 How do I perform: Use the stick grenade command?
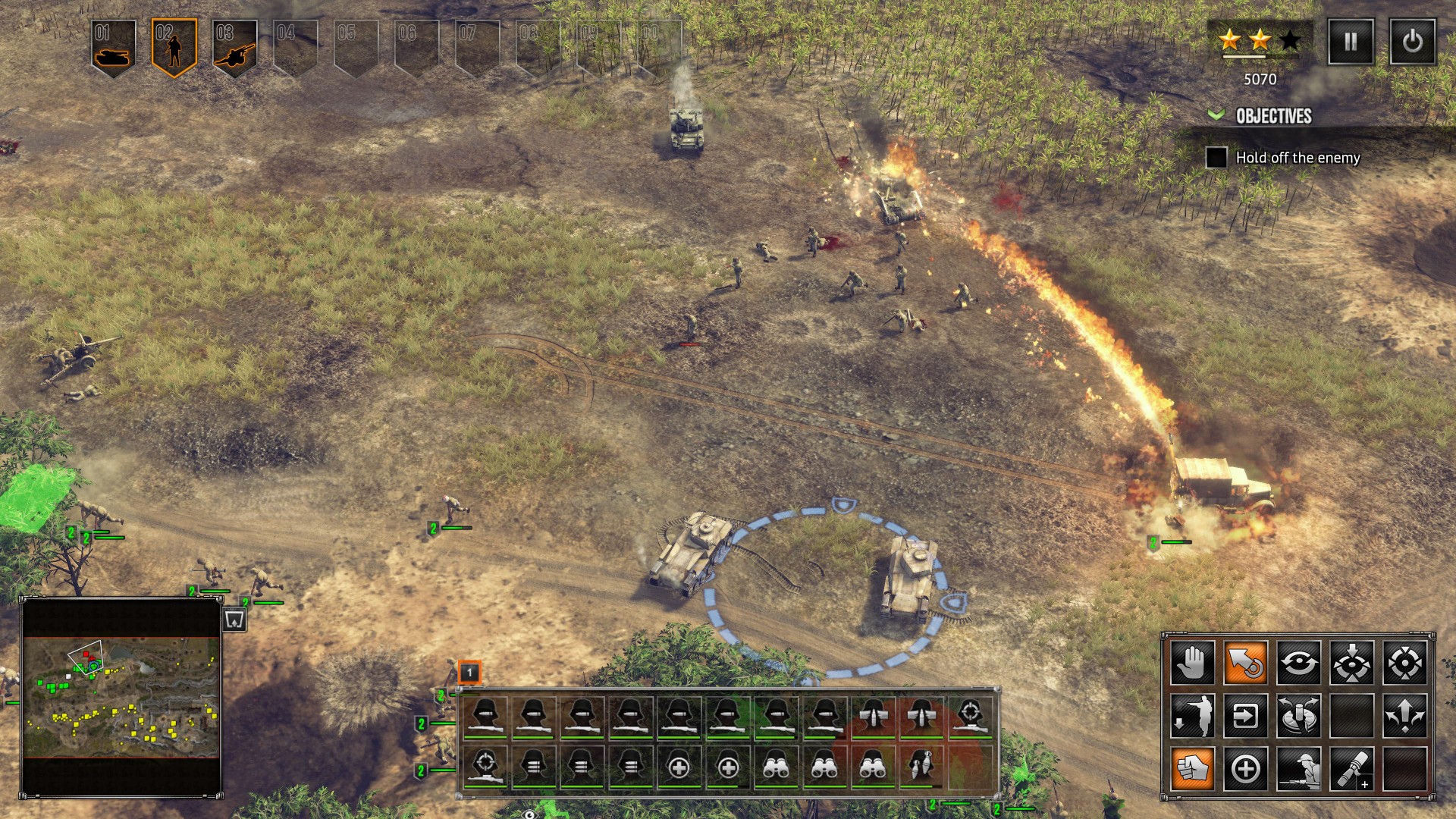[1351, 769]
